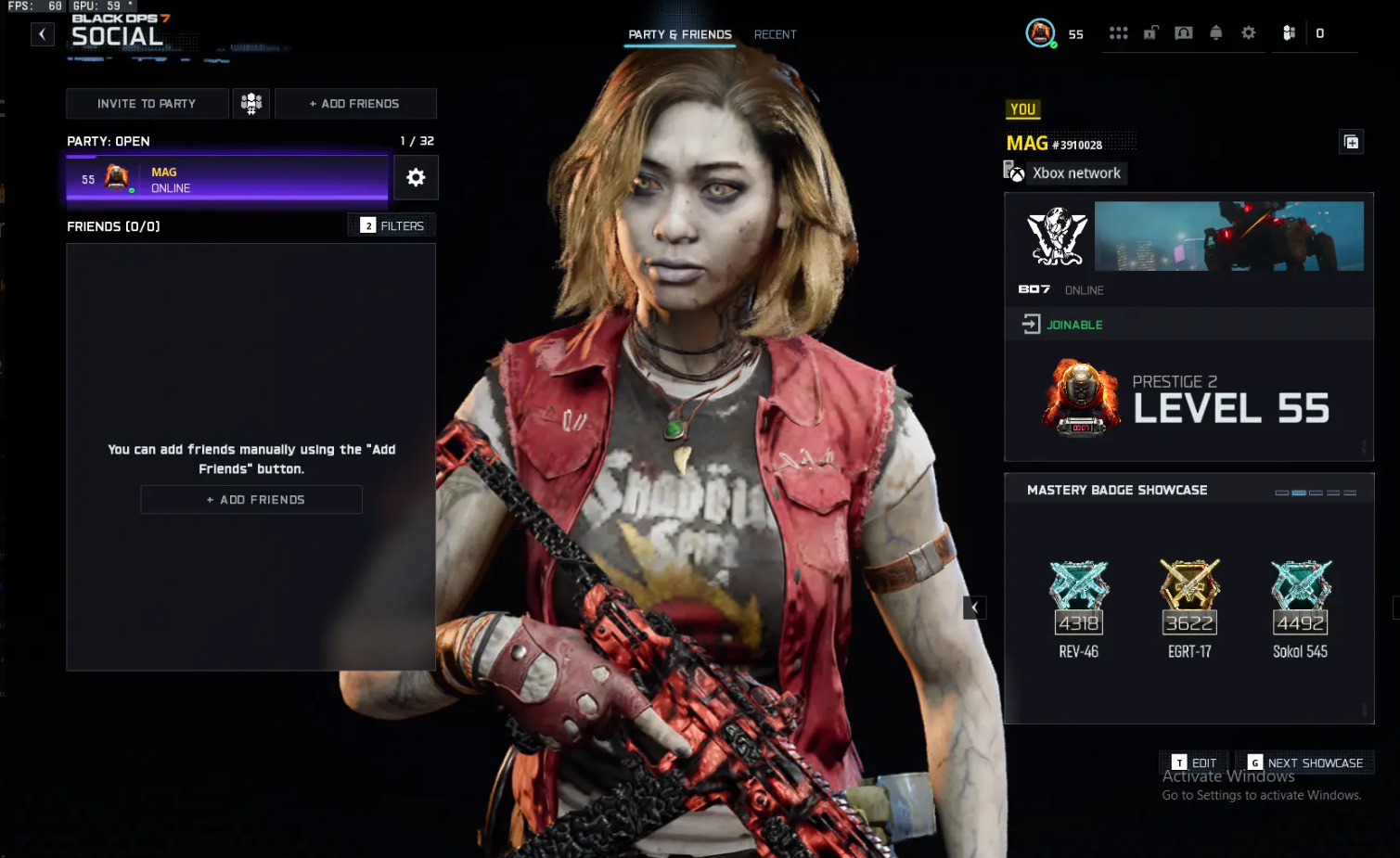The height and width of the screenshot is (858, 1400).
Task: Click the Joinable status indicator
Action: click(x=1060, y=325)
